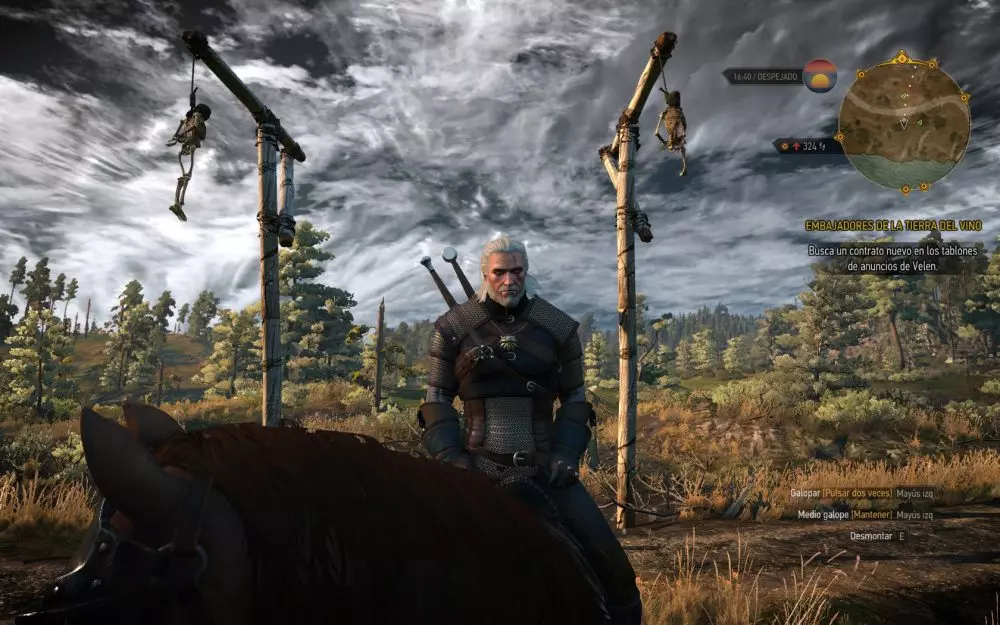The image size is (1000, 625).
Task: Select the tracked quest title Embajadores de la Tierra del Vino
Action: coord(893,226)
